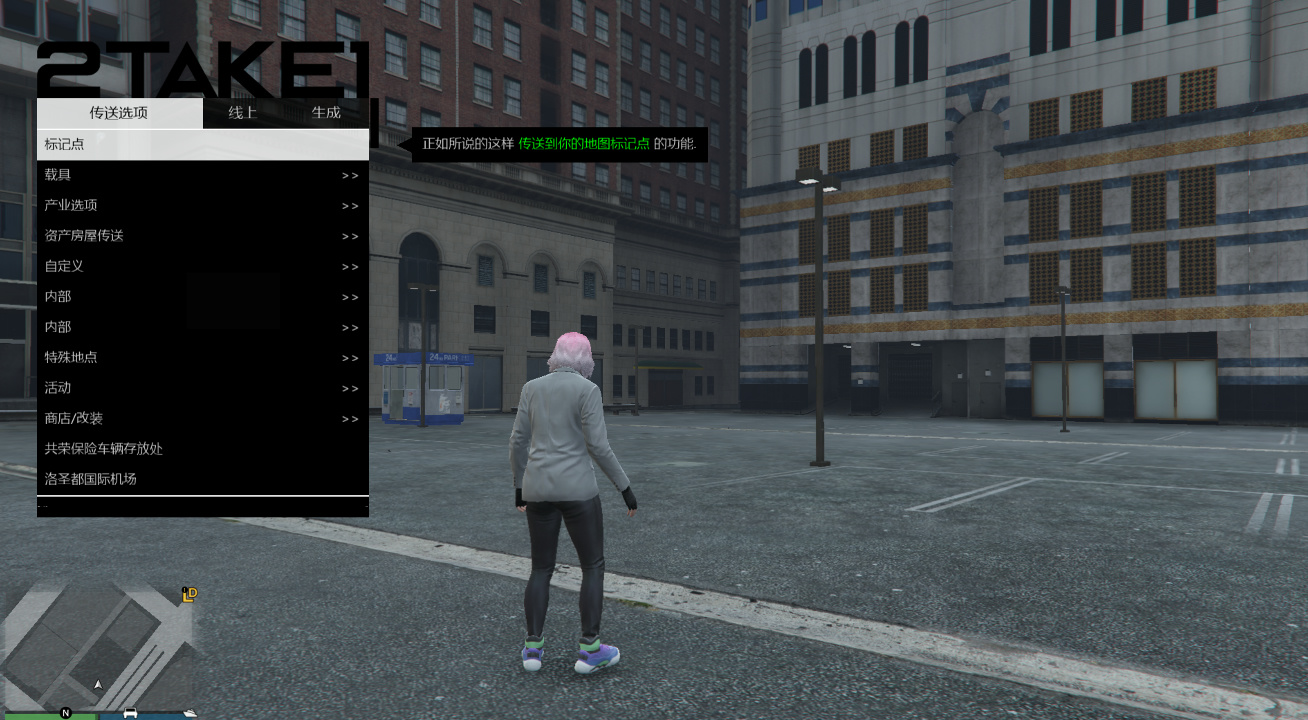This screenshot has width=1308, height=720.
Task: Switch to the 线上 tab
Action: click(242, 113)
